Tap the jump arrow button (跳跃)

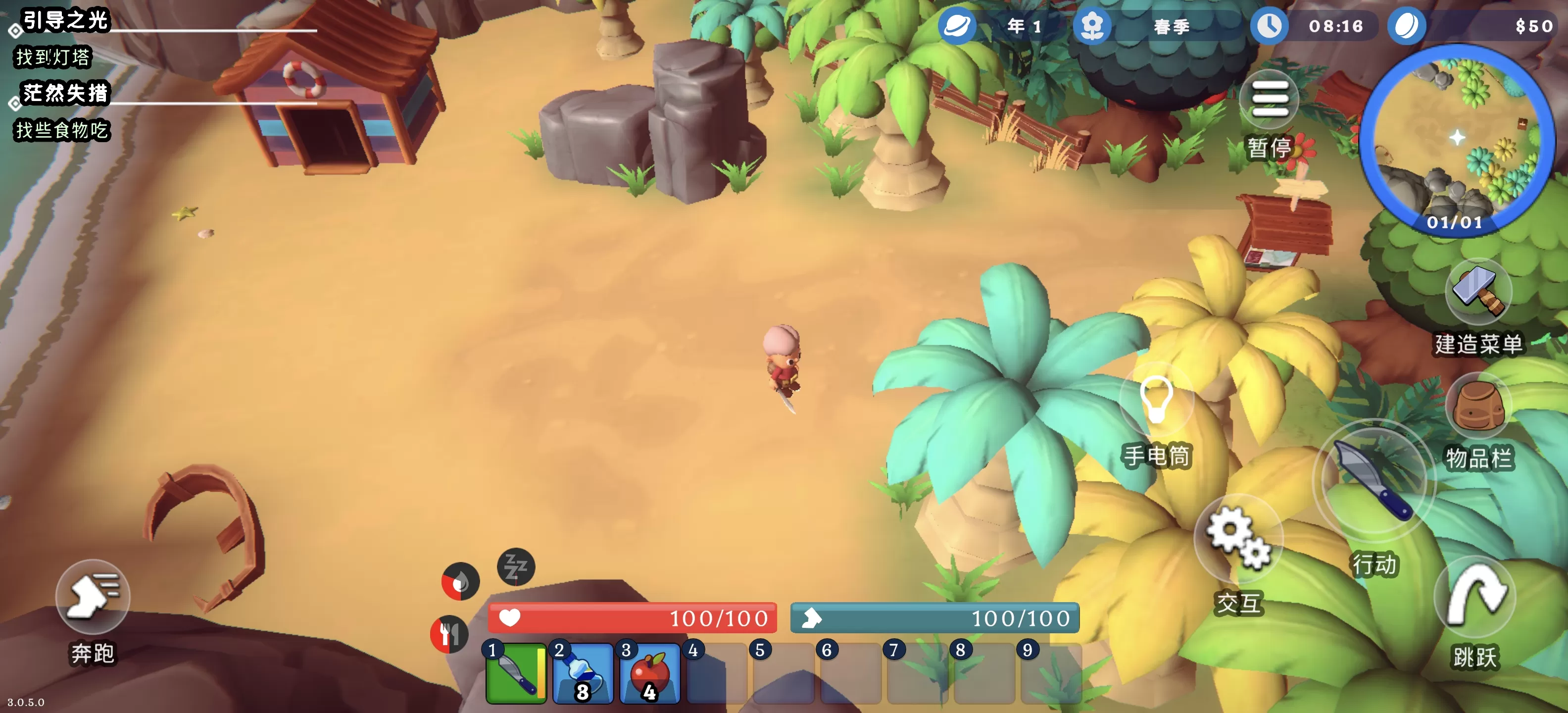1474,596
